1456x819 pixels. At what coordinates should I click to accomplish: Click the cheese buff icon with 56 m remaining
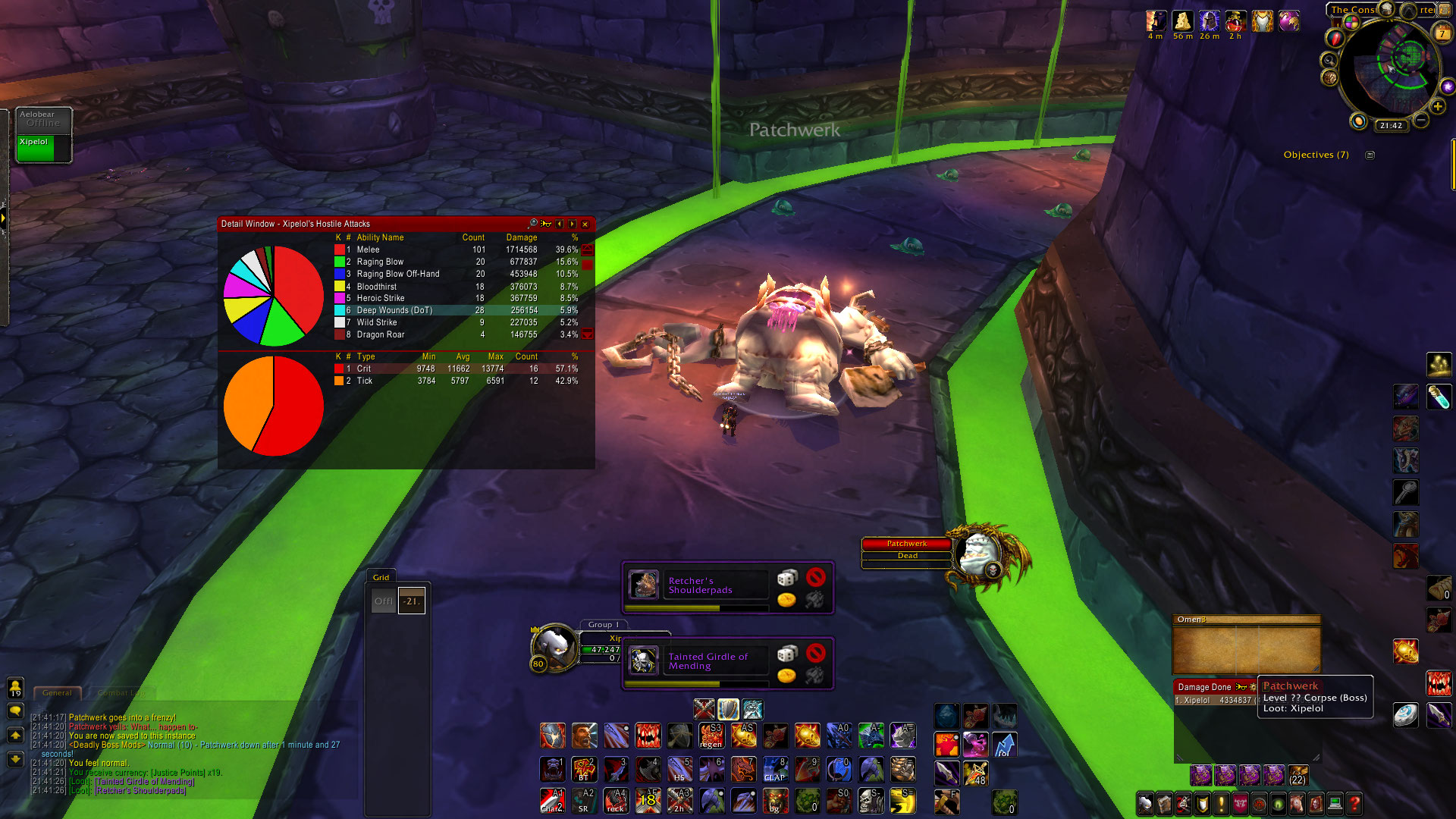click(x=1181, y=21)
